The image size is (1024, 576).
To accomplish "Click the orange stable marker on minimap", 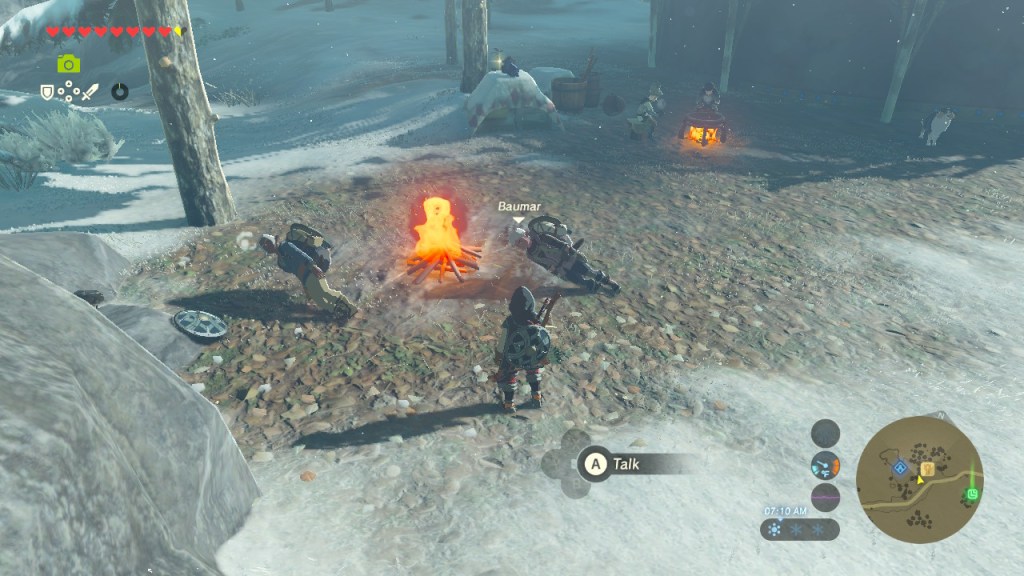I will pyautogui.click(x=927, y=468).
